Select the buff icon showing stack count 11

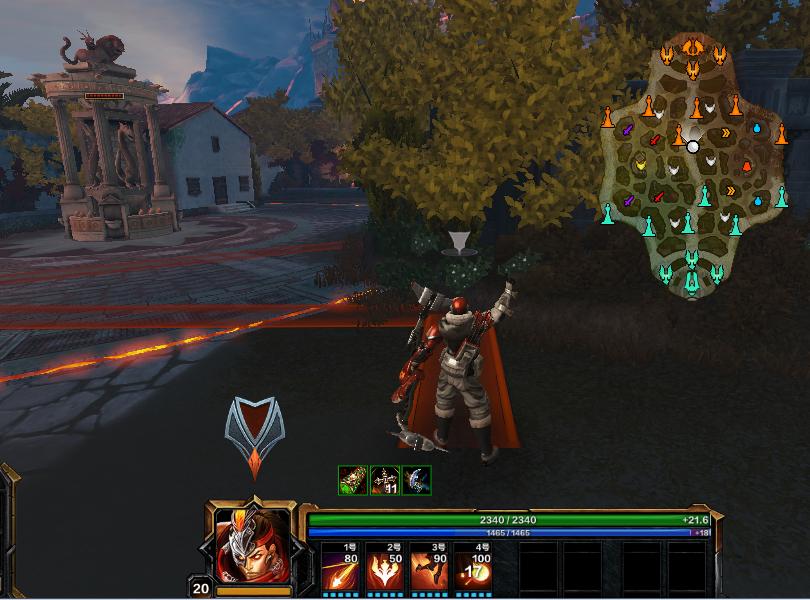384,479
